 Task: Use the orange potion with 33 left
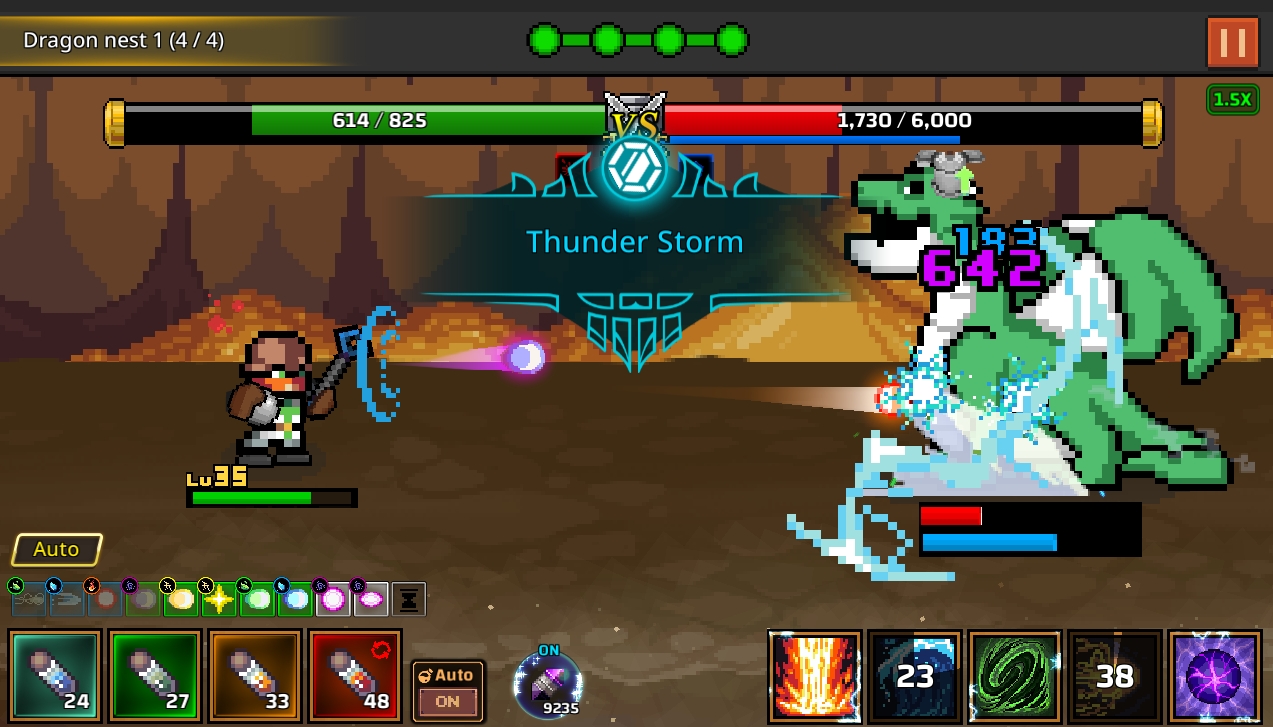pyautogui.click(x=255, y=676)
